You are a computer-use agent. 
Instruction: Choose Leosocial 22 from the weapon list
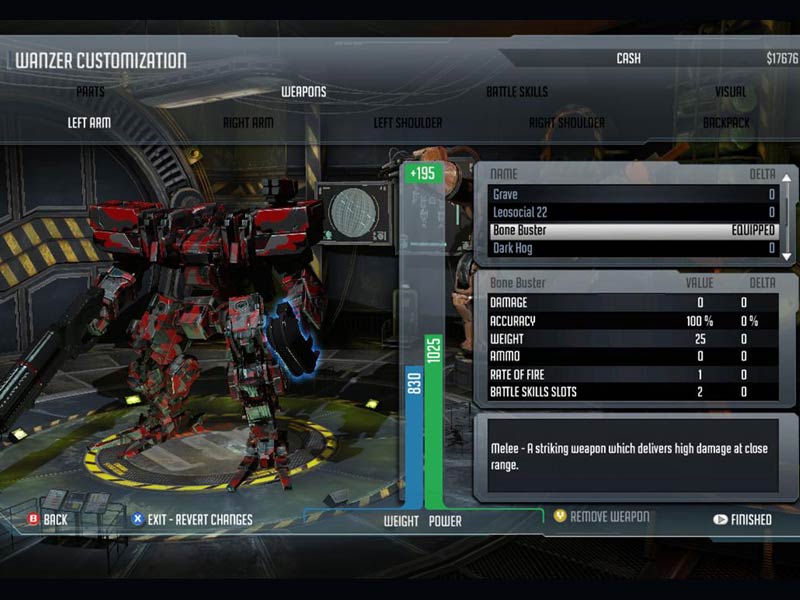pyautogui.click(x=632, y=213)
